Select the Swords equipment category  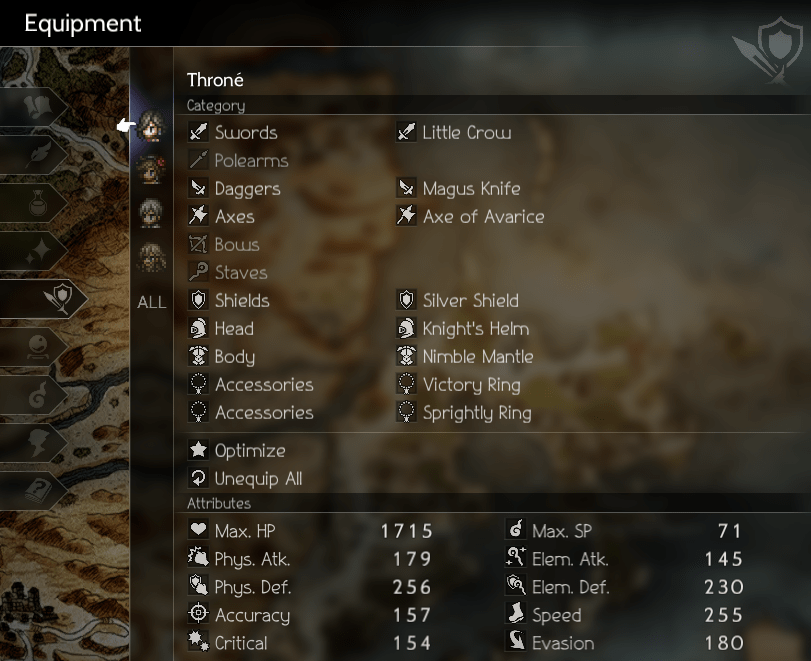point(245,133)
